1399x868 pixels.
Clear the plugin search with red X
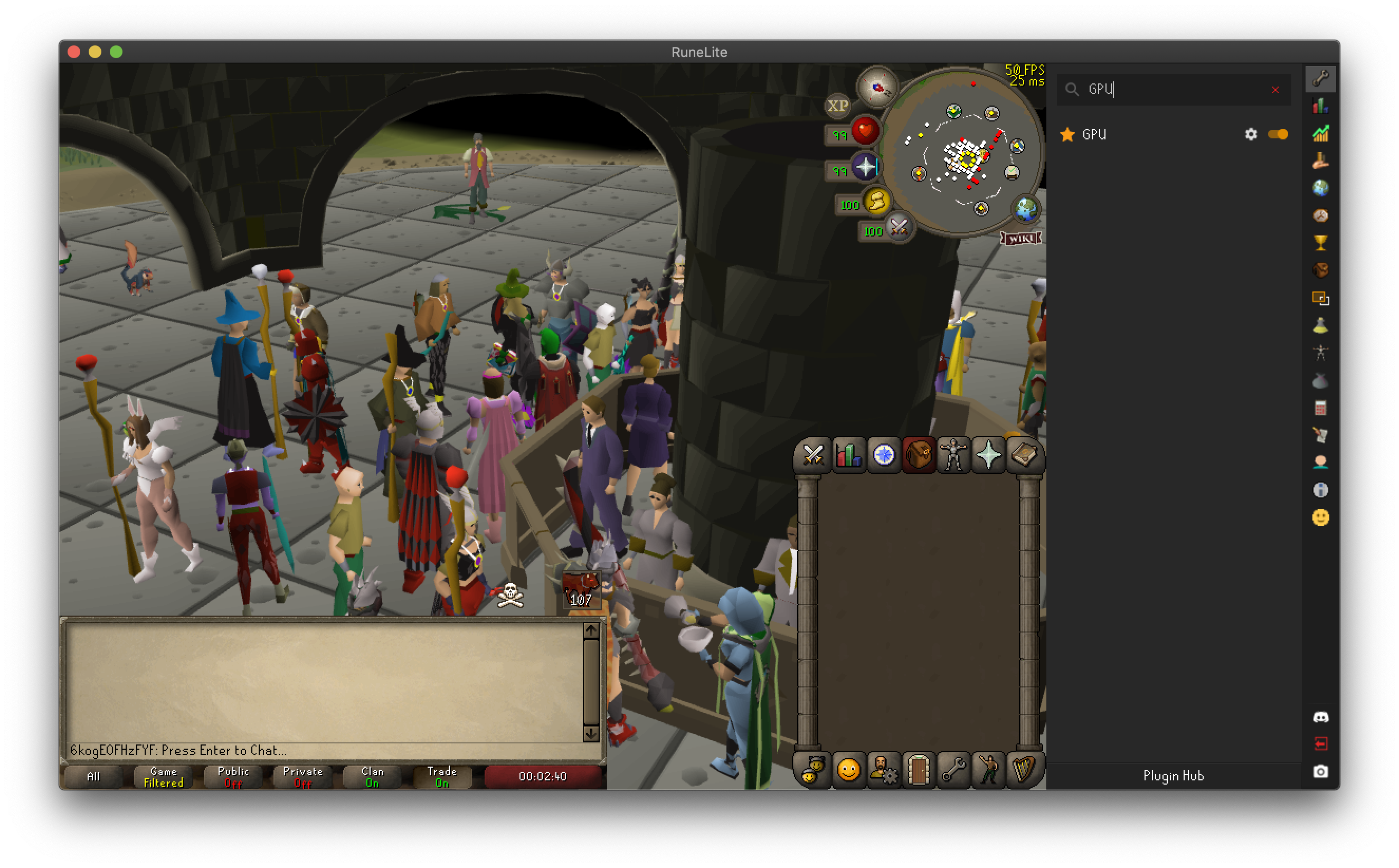click(x=1275, y=90)
